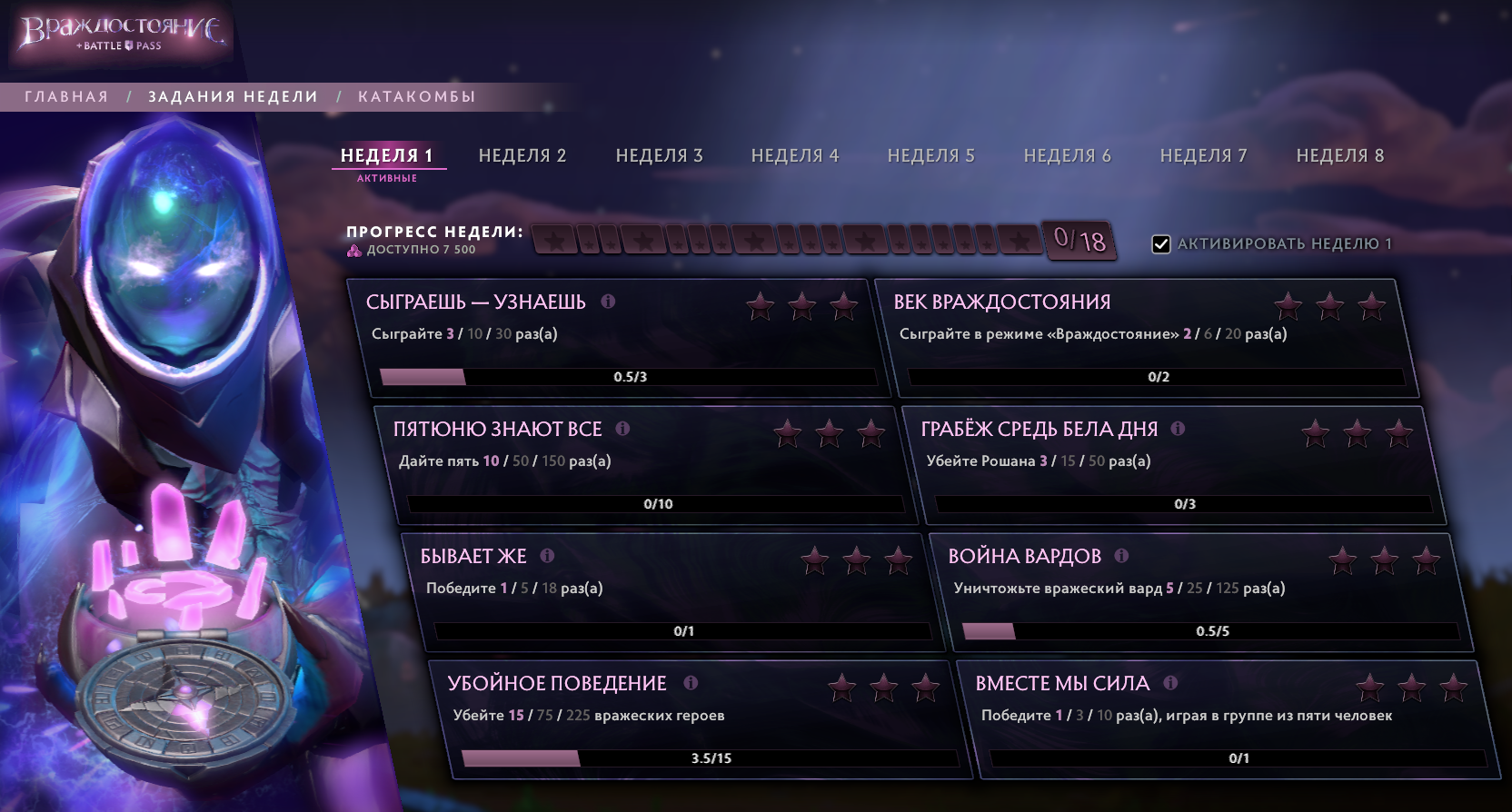The image size is (1512, 812).
Task: Open info for «Вместе мы сила» quest
Action: click(x=1171, y=683)
